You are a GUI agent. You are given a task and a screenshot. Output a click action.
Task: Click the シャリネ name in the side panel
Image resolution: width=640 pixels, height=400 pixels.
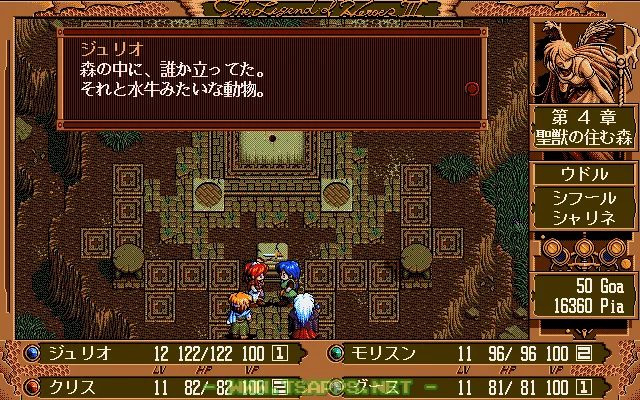[x=584, y=219]
